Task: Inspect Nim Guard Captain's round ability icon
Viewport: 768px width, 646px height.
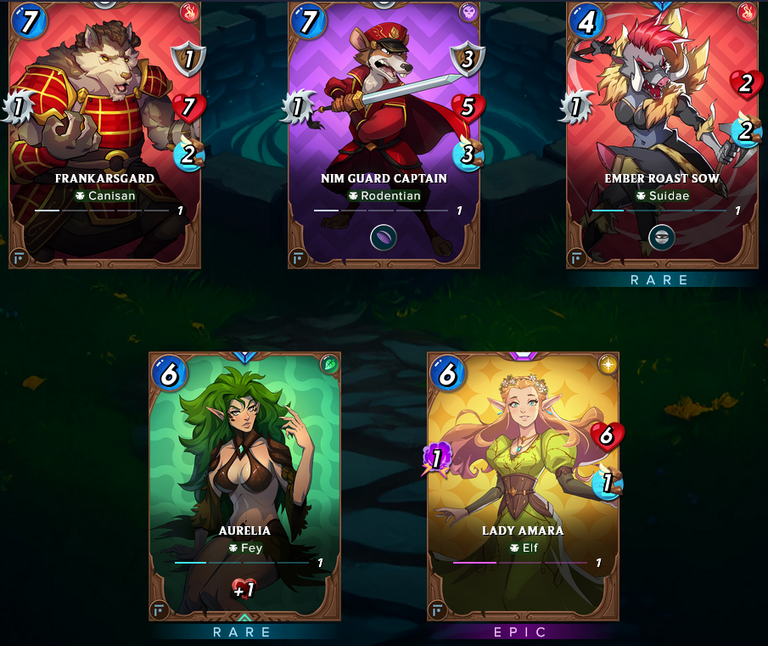Action: 384,237
